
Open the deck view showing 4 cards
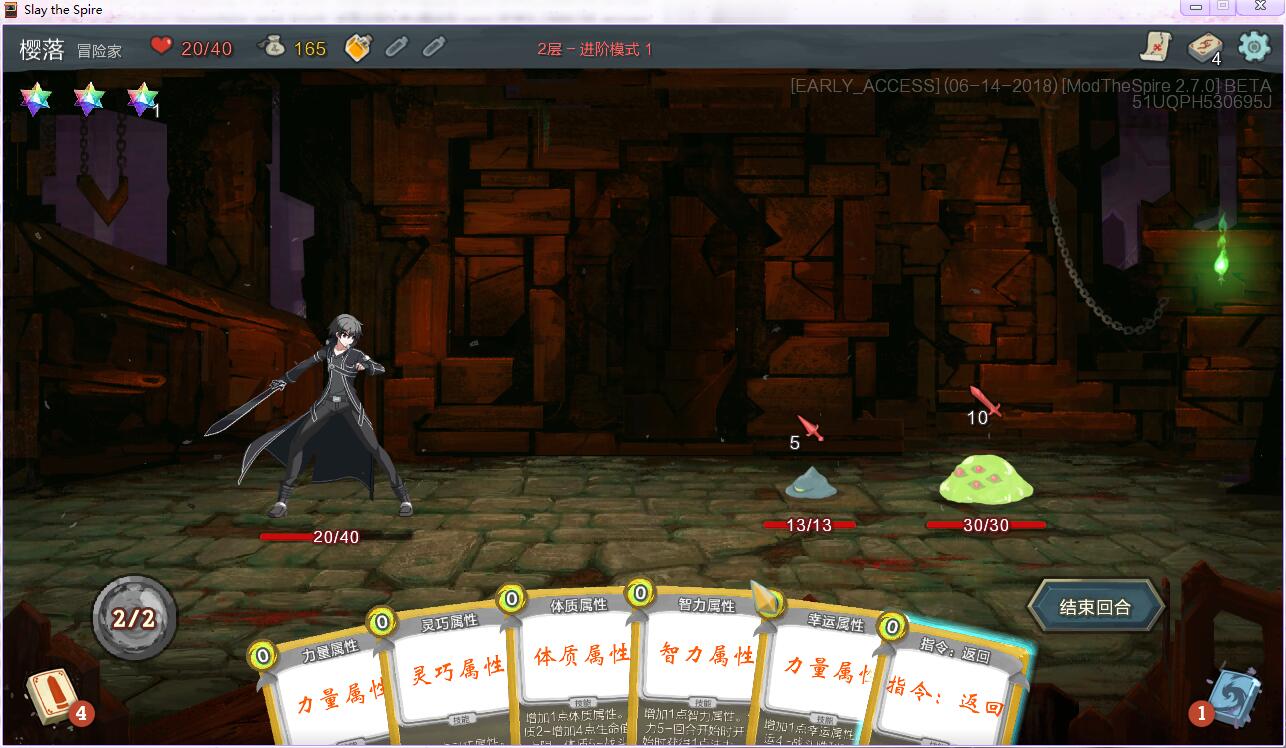coord(1205,48)
